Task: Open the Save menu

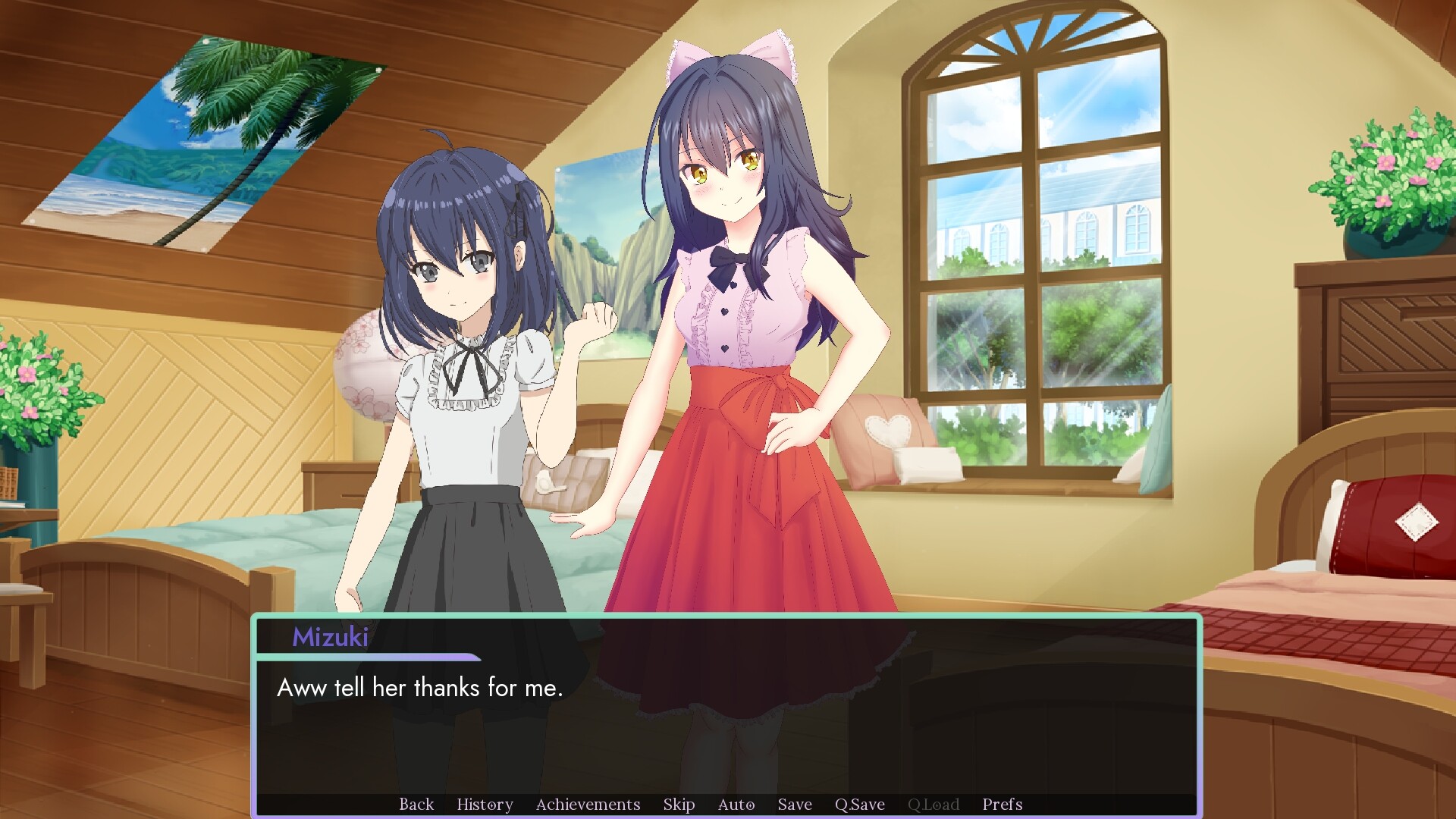Action: [795, 804]
